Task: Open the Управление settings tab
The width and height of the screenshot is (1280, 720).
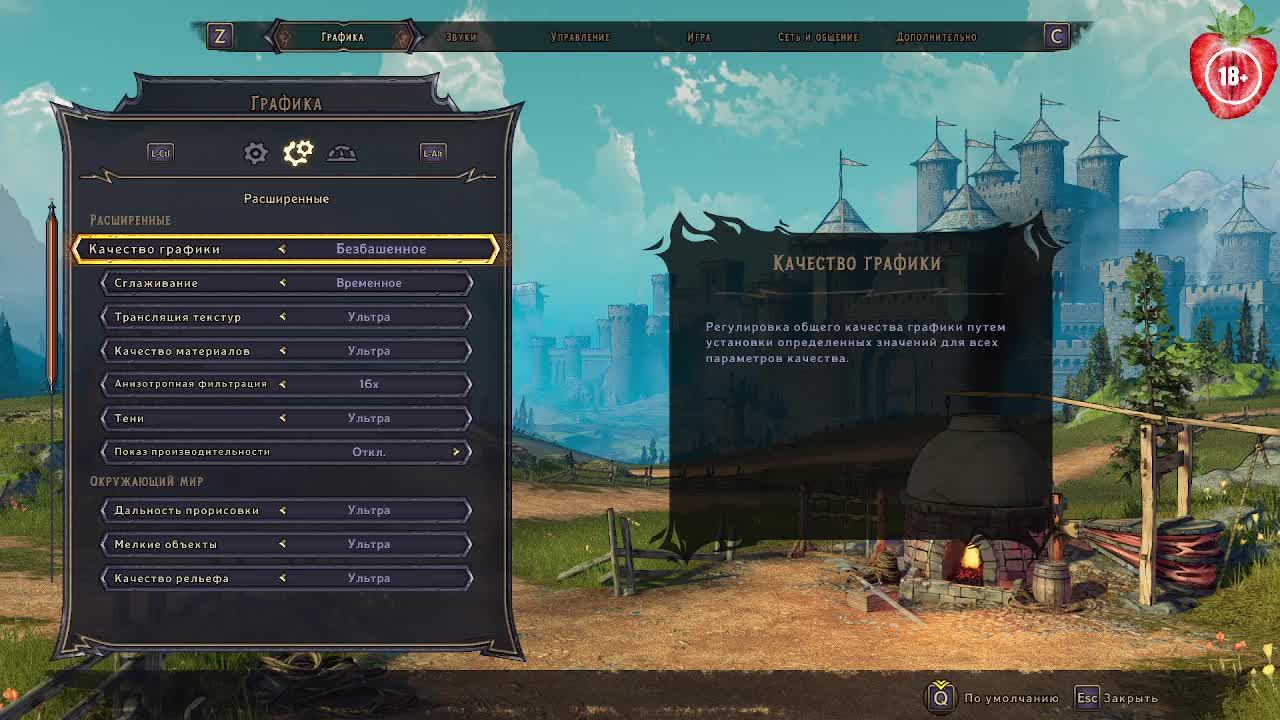Action: [x=580, y=37]
